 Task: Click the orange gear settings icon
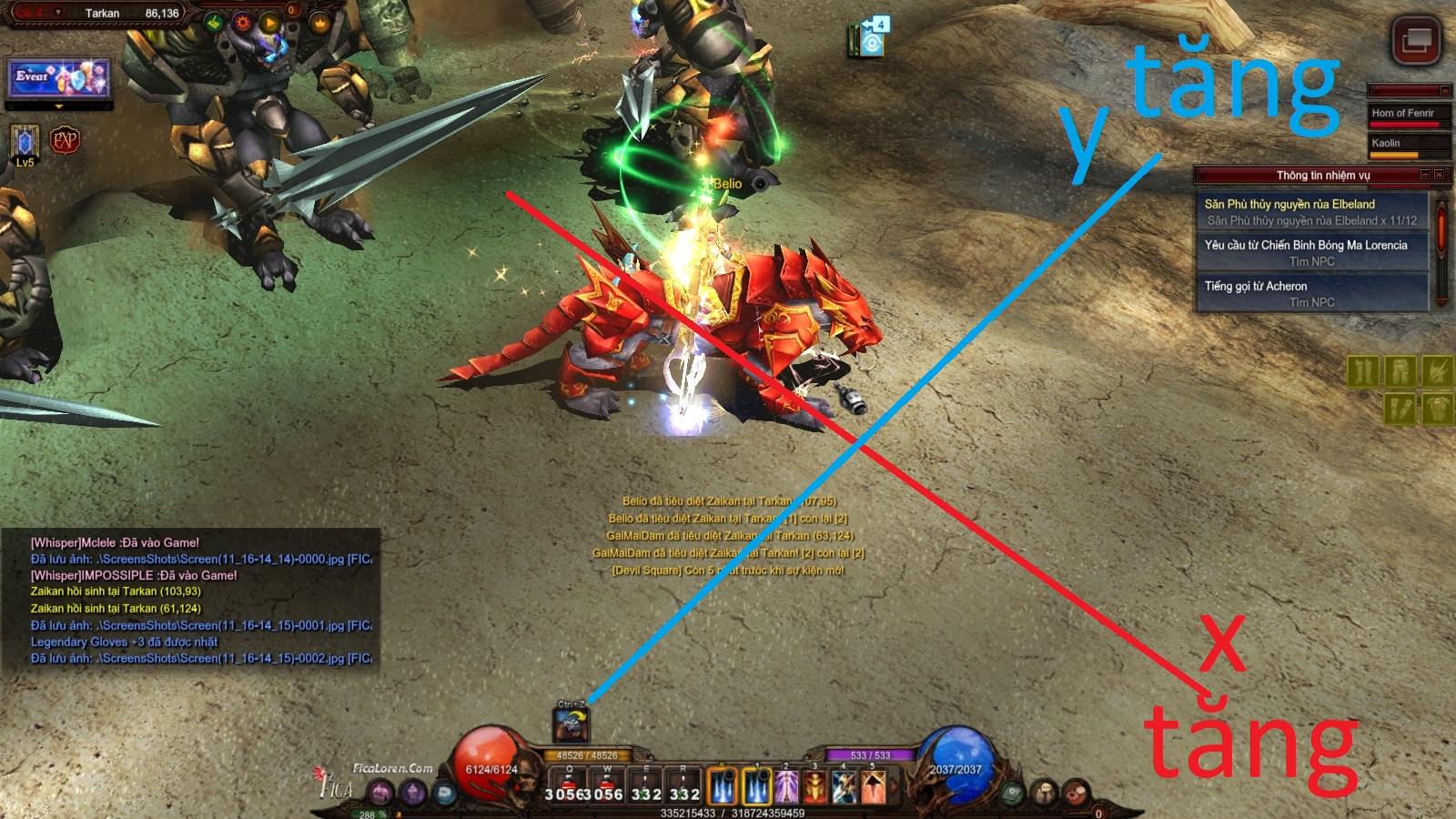[x=243, y=23]
